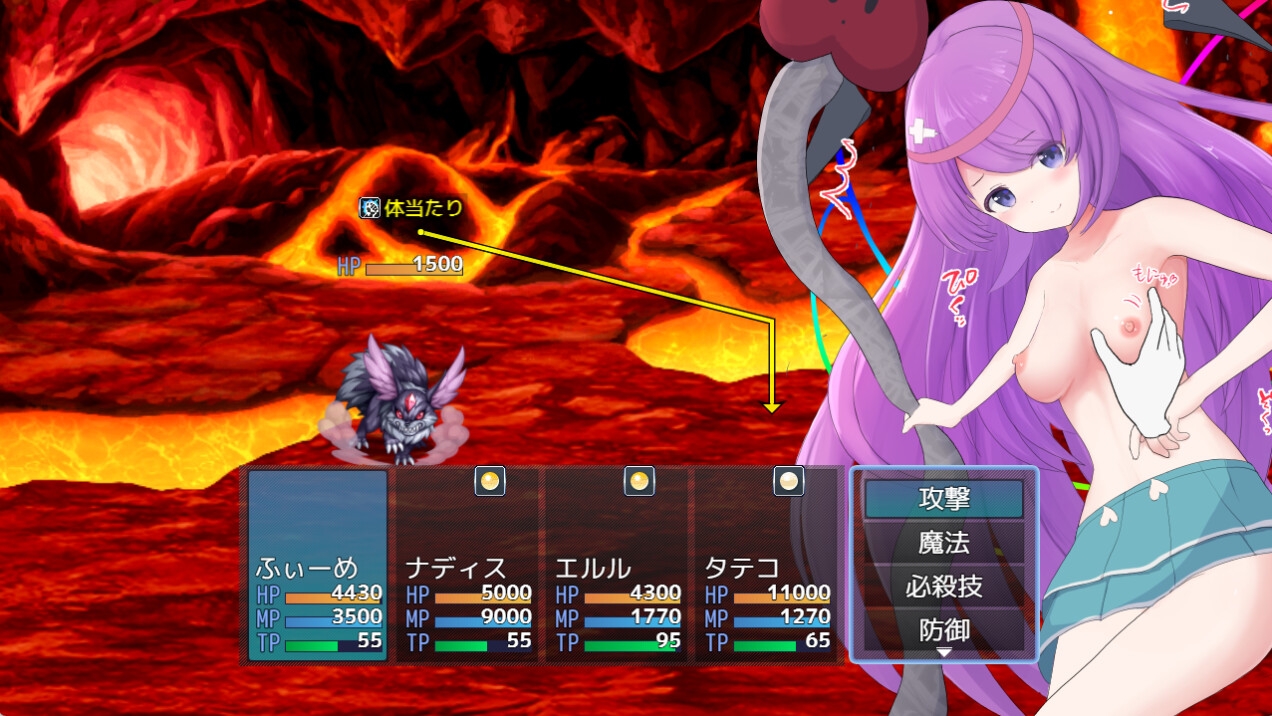Image resolution: width=1272 pixels, height=716 pixels.
Task: Select the ふぃーめ party status panel
Action: [318, 566]
